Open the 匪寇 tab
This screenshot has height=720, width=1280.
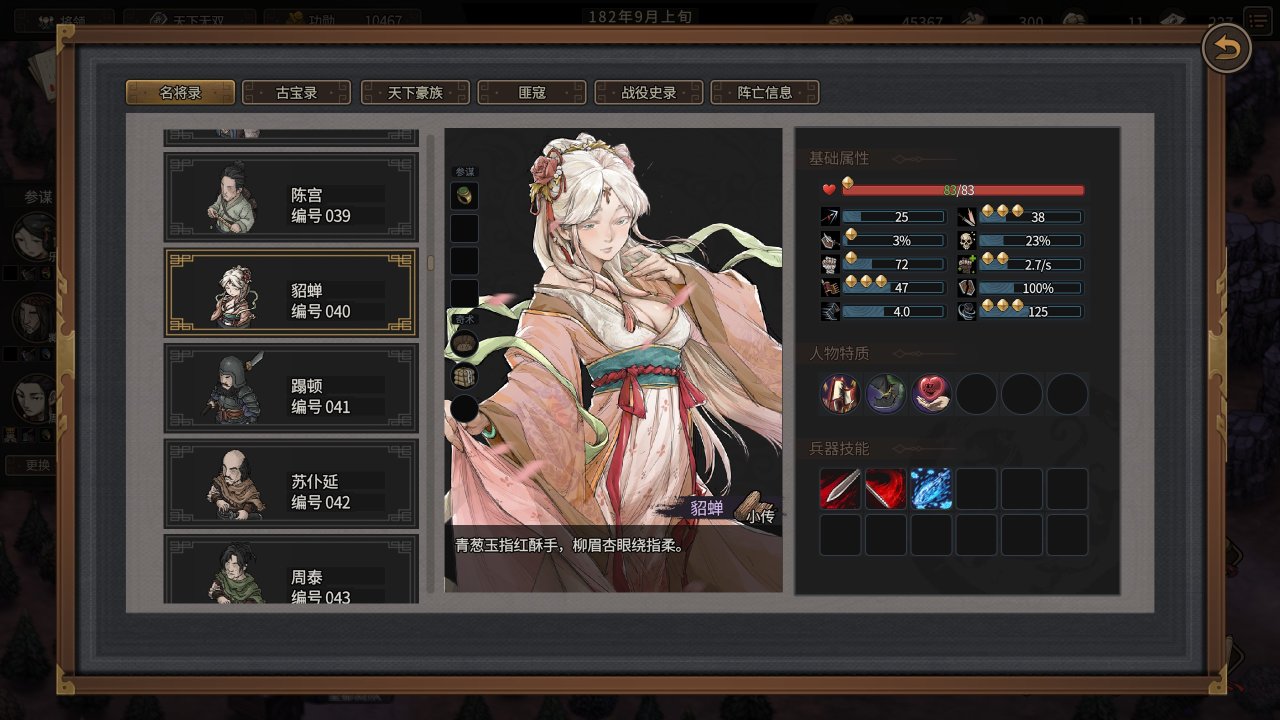click(x=534, y=92)
